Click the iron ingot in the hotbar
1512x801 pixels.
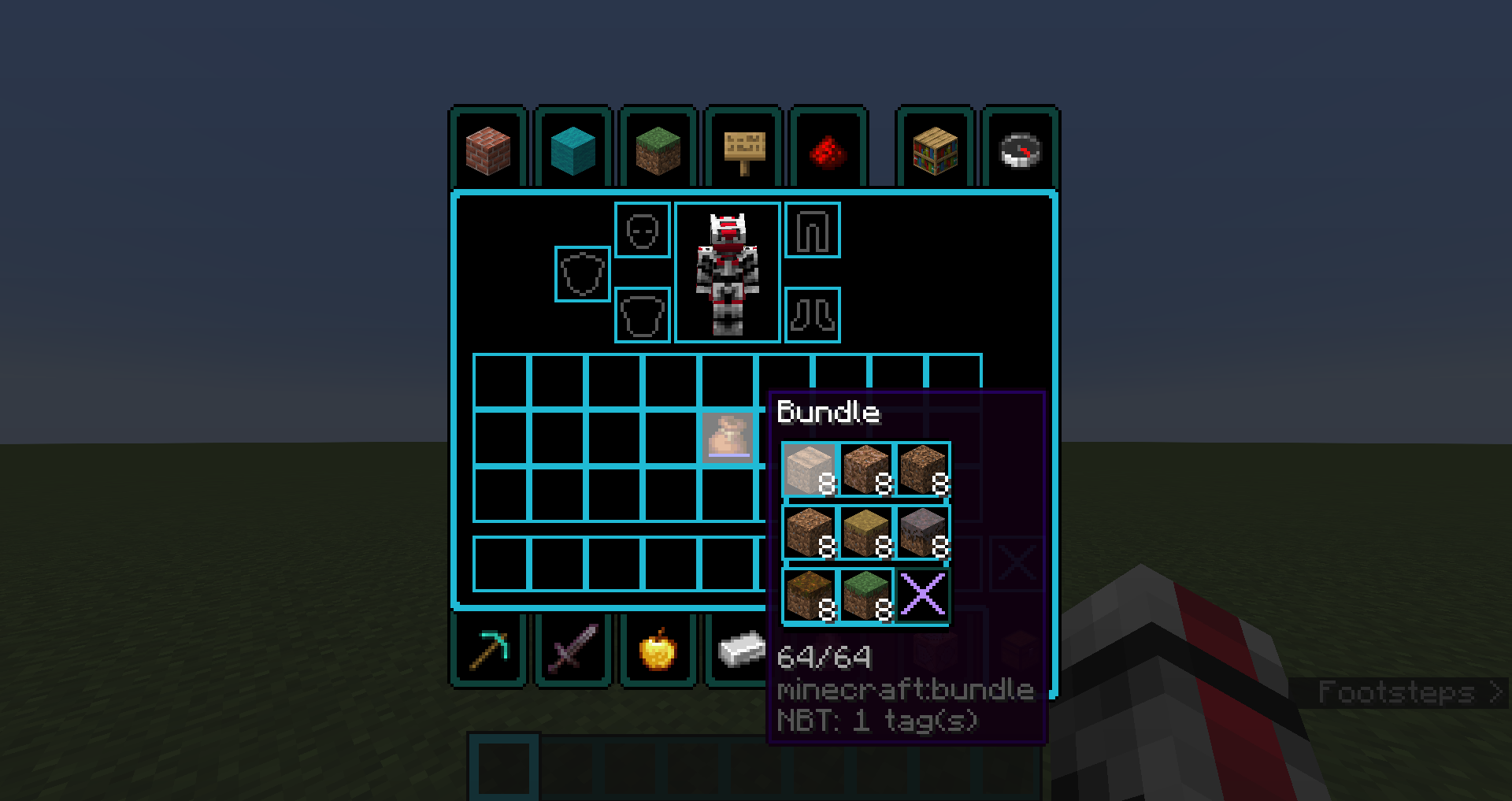(x=743, y=648)
